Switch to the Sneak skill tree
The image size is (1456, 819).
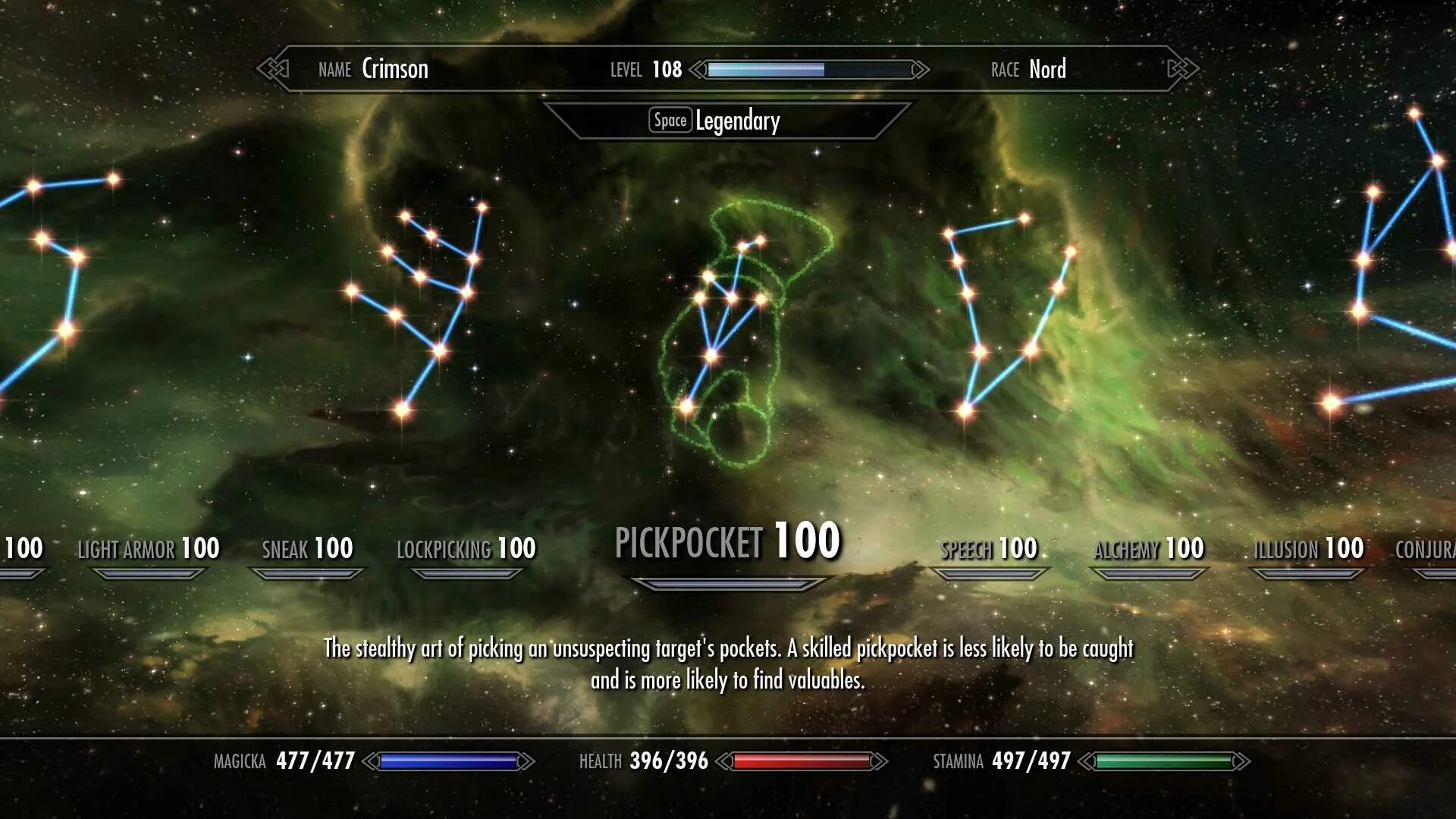(307, 549)
